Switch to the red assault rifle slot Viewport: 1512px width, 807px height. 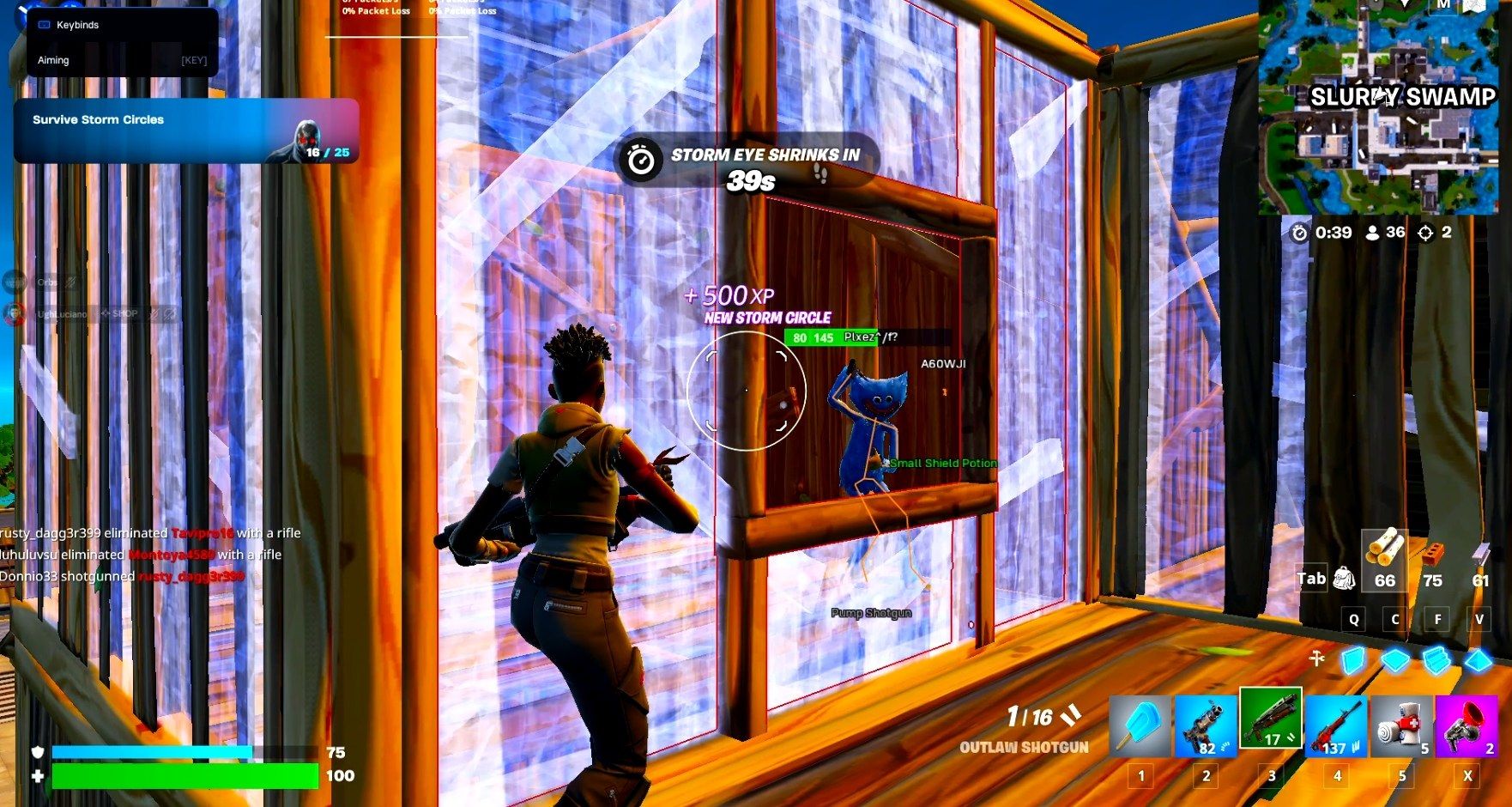(1336, 727)
